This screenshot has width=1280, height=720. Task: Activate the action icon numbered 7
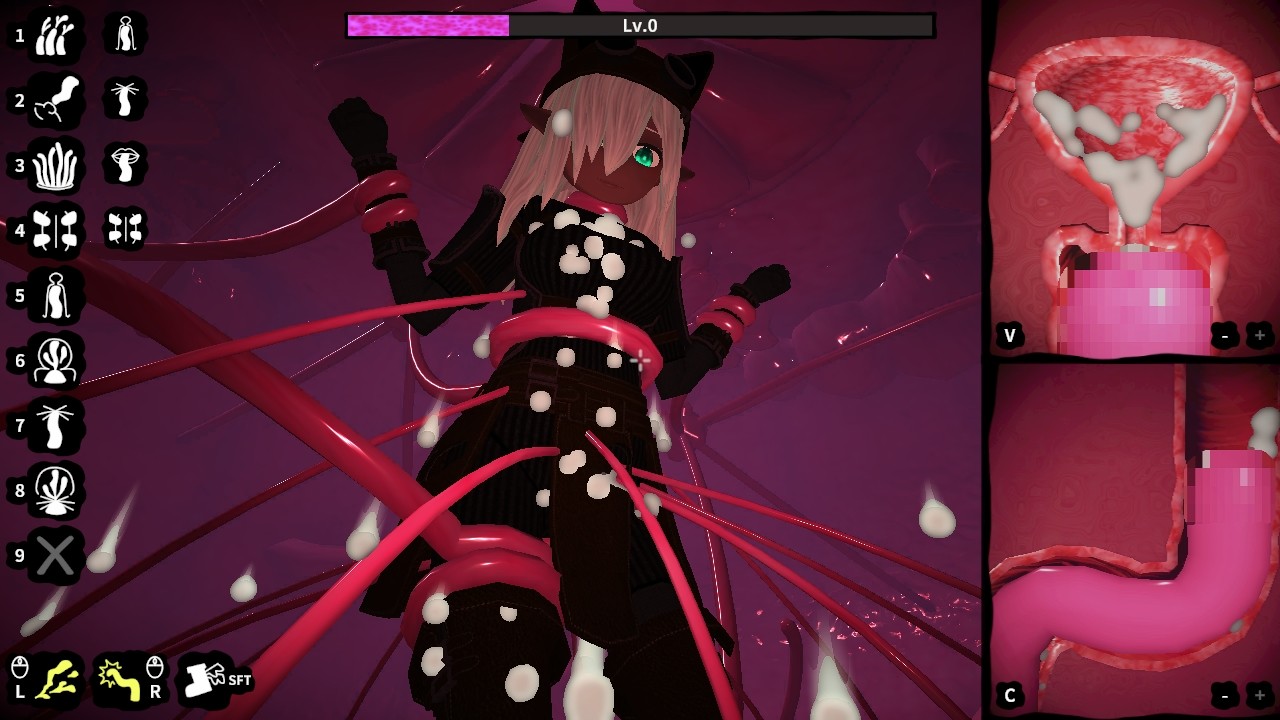tap(55, 425)
